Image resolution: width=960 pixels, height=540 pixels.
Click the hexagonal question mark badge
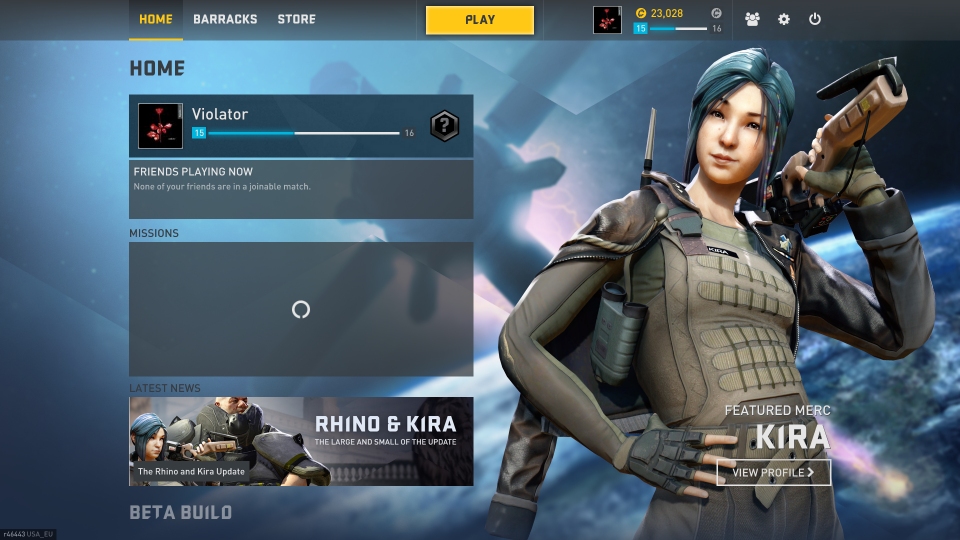coord(445,126)
